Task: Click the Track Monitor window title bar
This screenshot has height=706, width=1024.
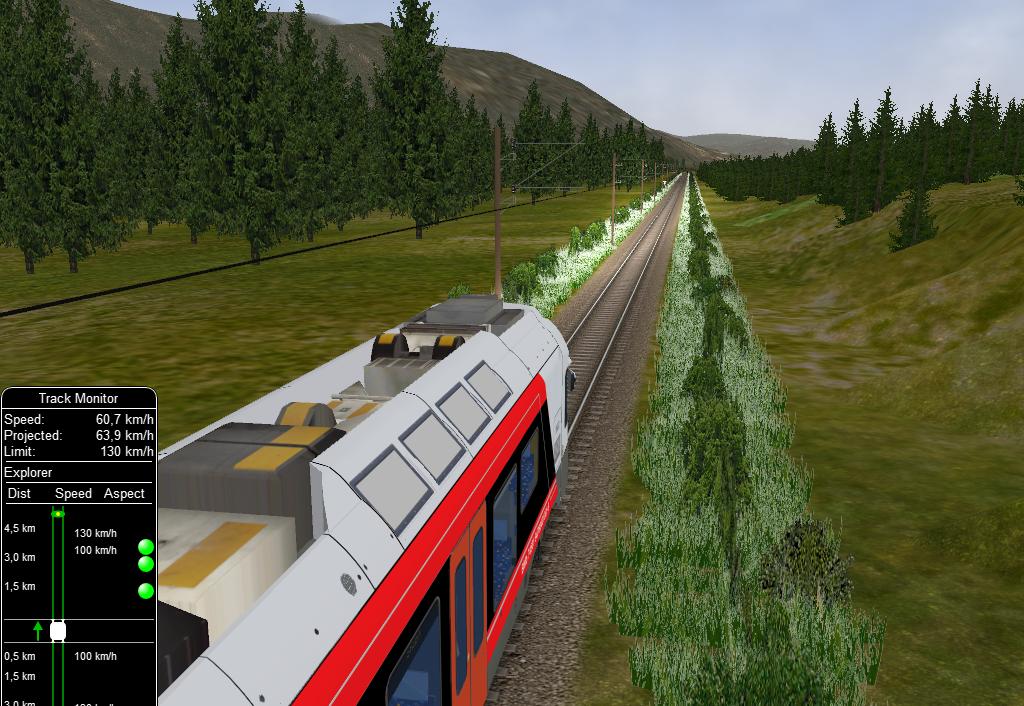Action: [x=78, y=398]
